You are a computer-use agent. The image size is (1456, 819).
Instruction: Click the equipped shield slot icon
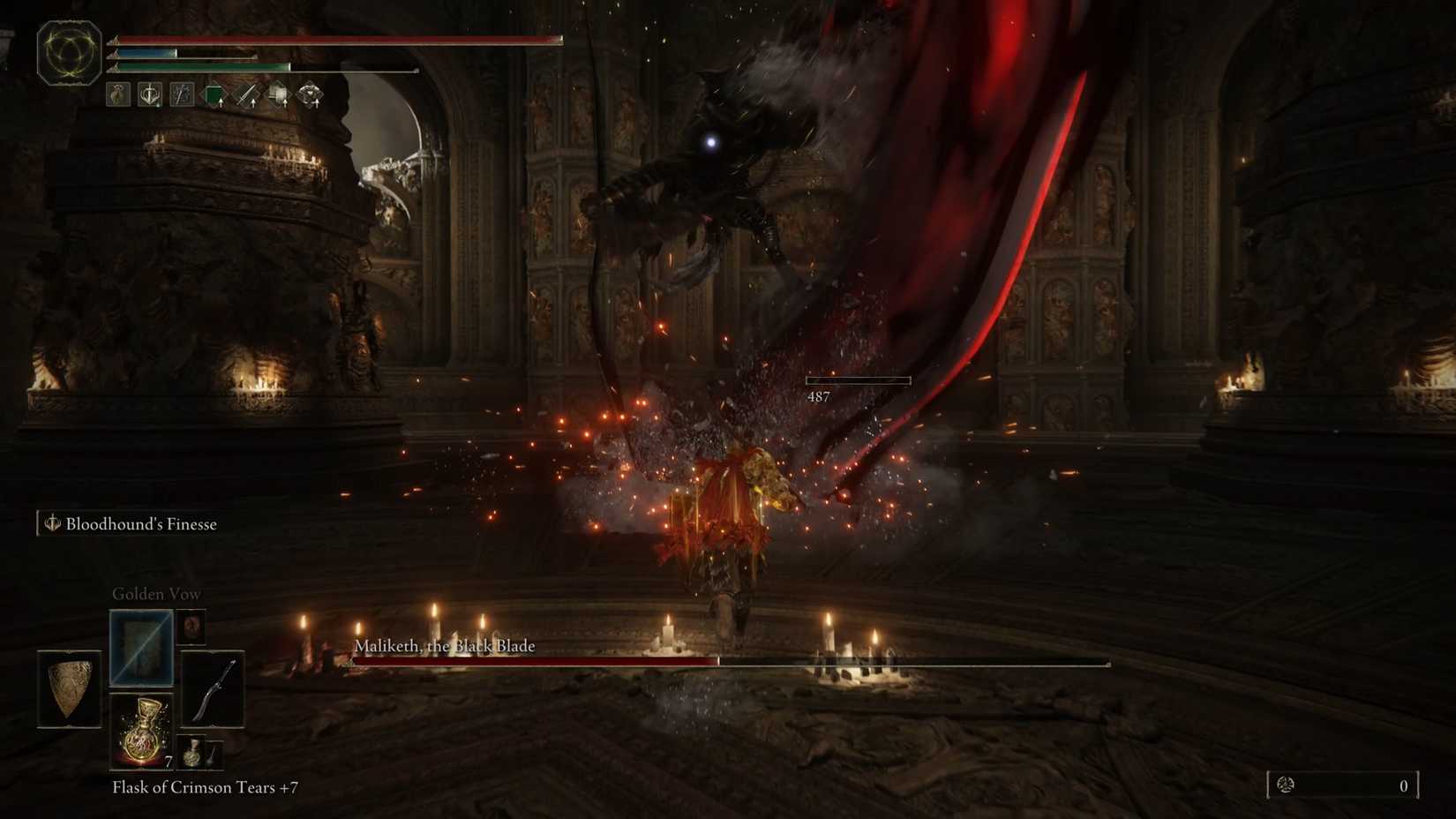[x=68, y=688]
